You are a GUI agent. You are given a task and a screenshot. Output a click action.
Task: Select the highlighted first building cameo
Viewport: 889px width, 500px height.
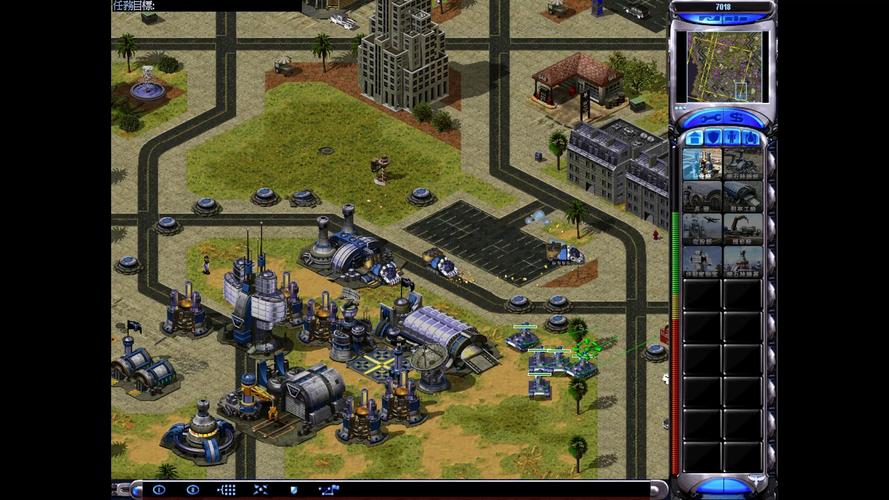[x=702, y=164]
